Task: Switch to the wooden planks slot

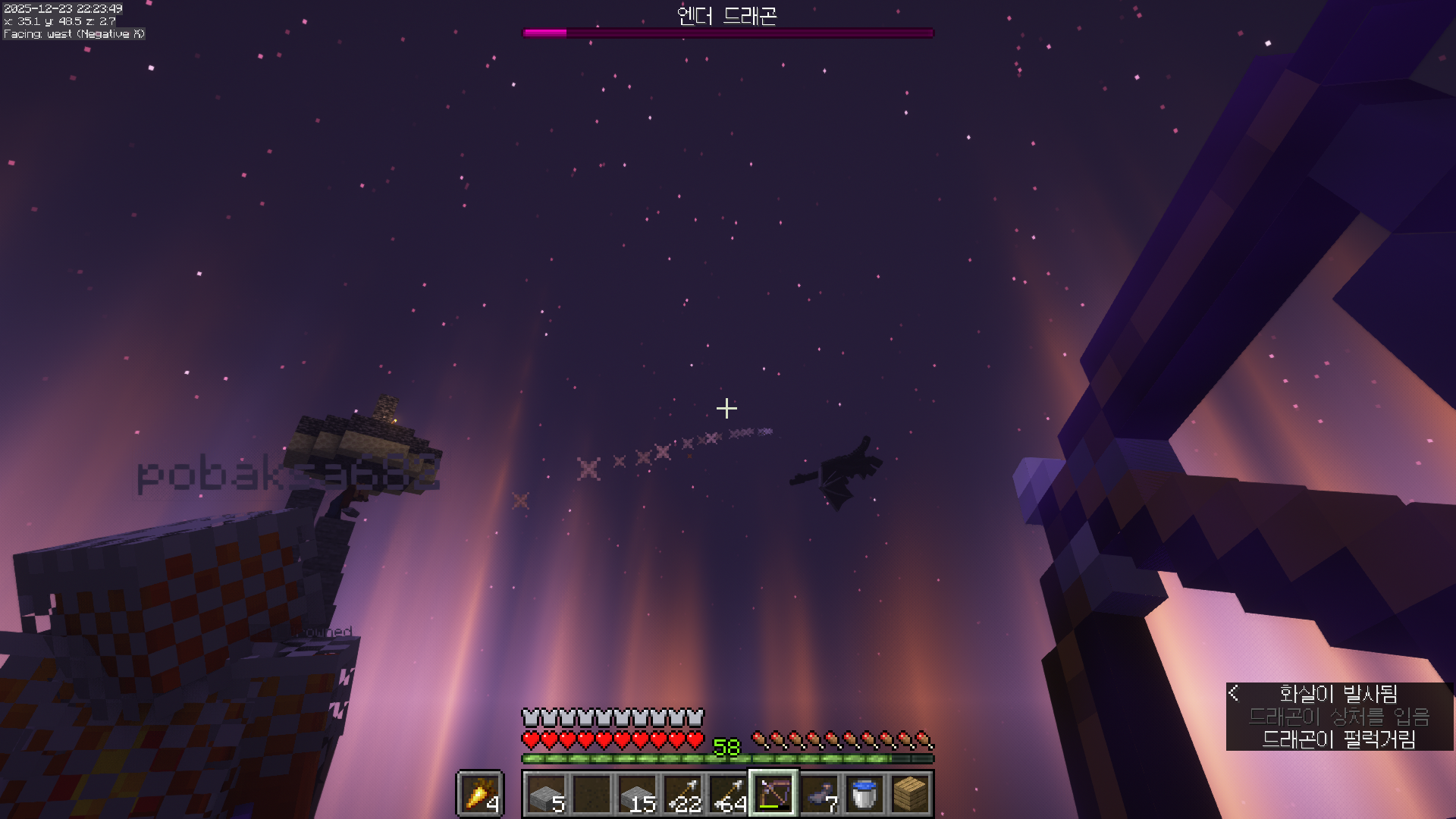Action: coord(910,794)
